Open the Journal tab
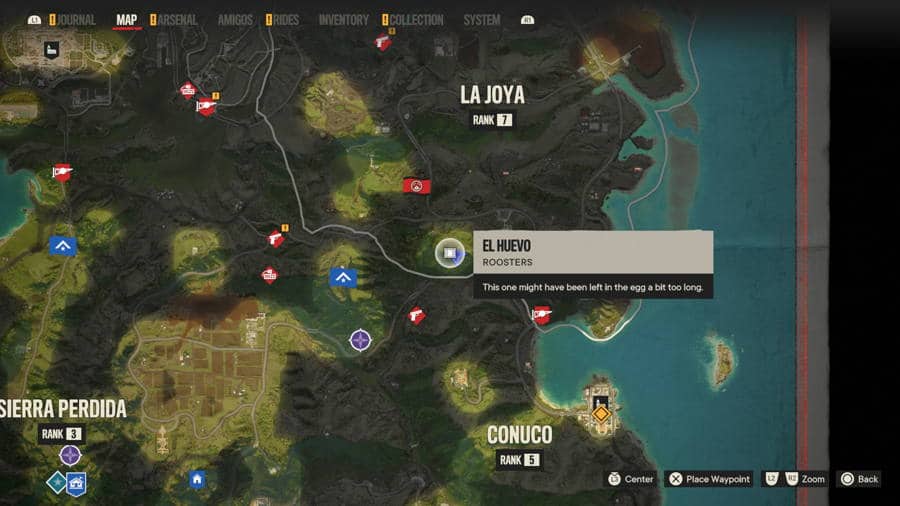 pyautogui.click(x=75, y=20)
